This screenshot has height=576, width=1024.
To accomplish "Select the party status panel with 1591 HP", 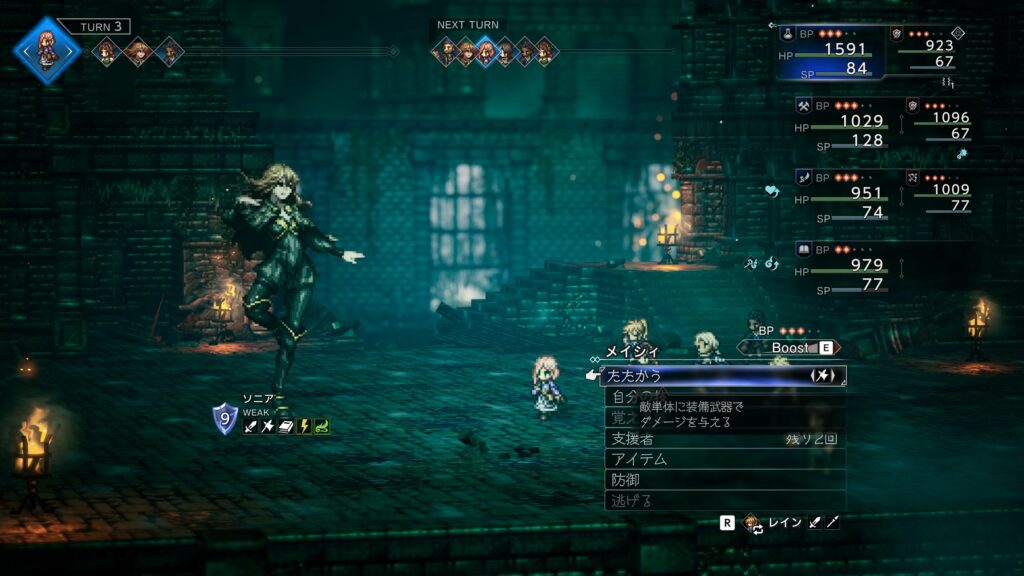I will point(831,52).
